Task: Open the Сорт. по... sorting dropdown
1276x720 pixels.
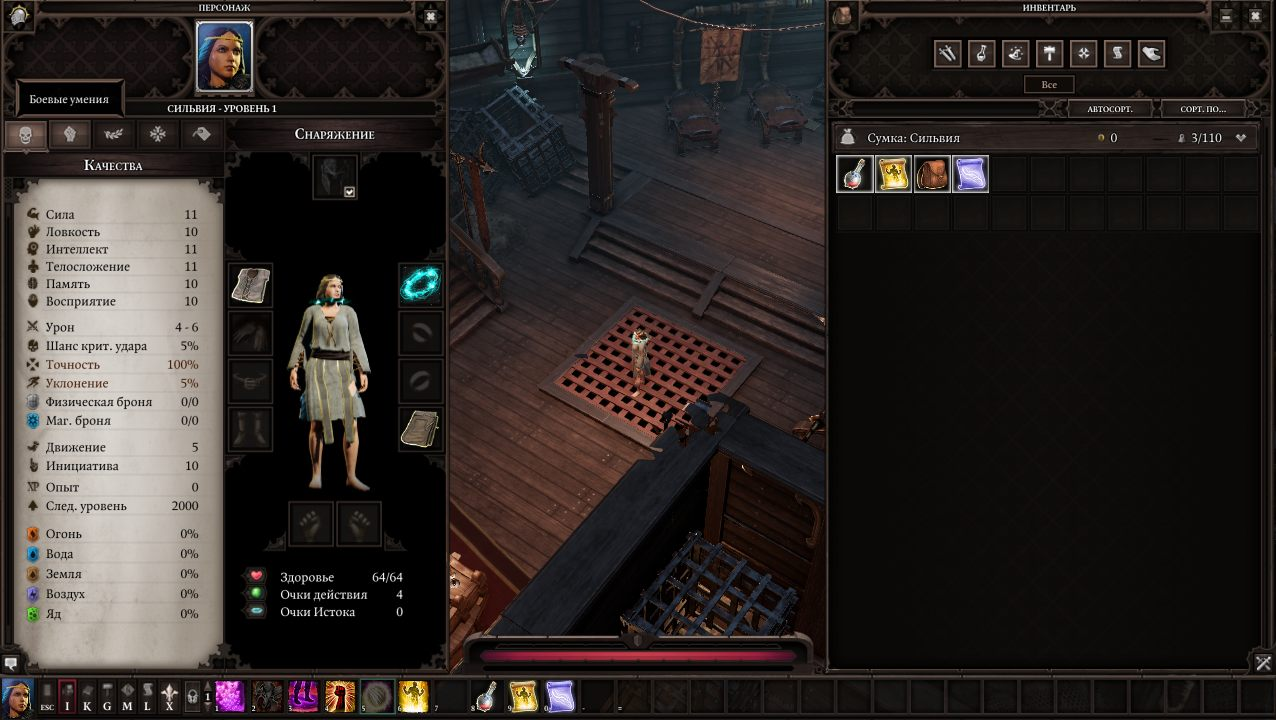Action: (x=1203, y=108)
